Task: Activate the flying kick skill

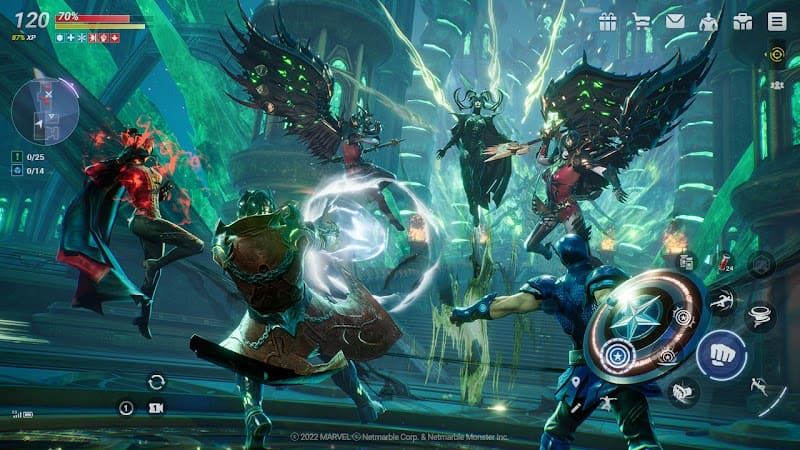Action: [x=721, y=300]
